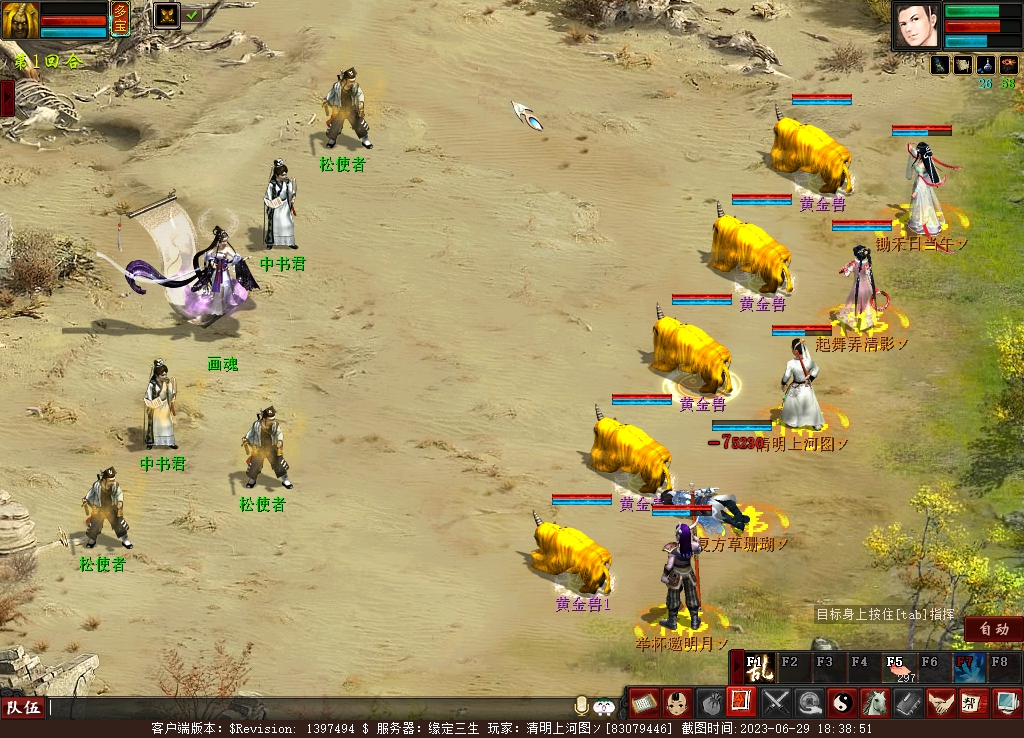Open the character face icon menu
1024x738 pixels.
677,702
